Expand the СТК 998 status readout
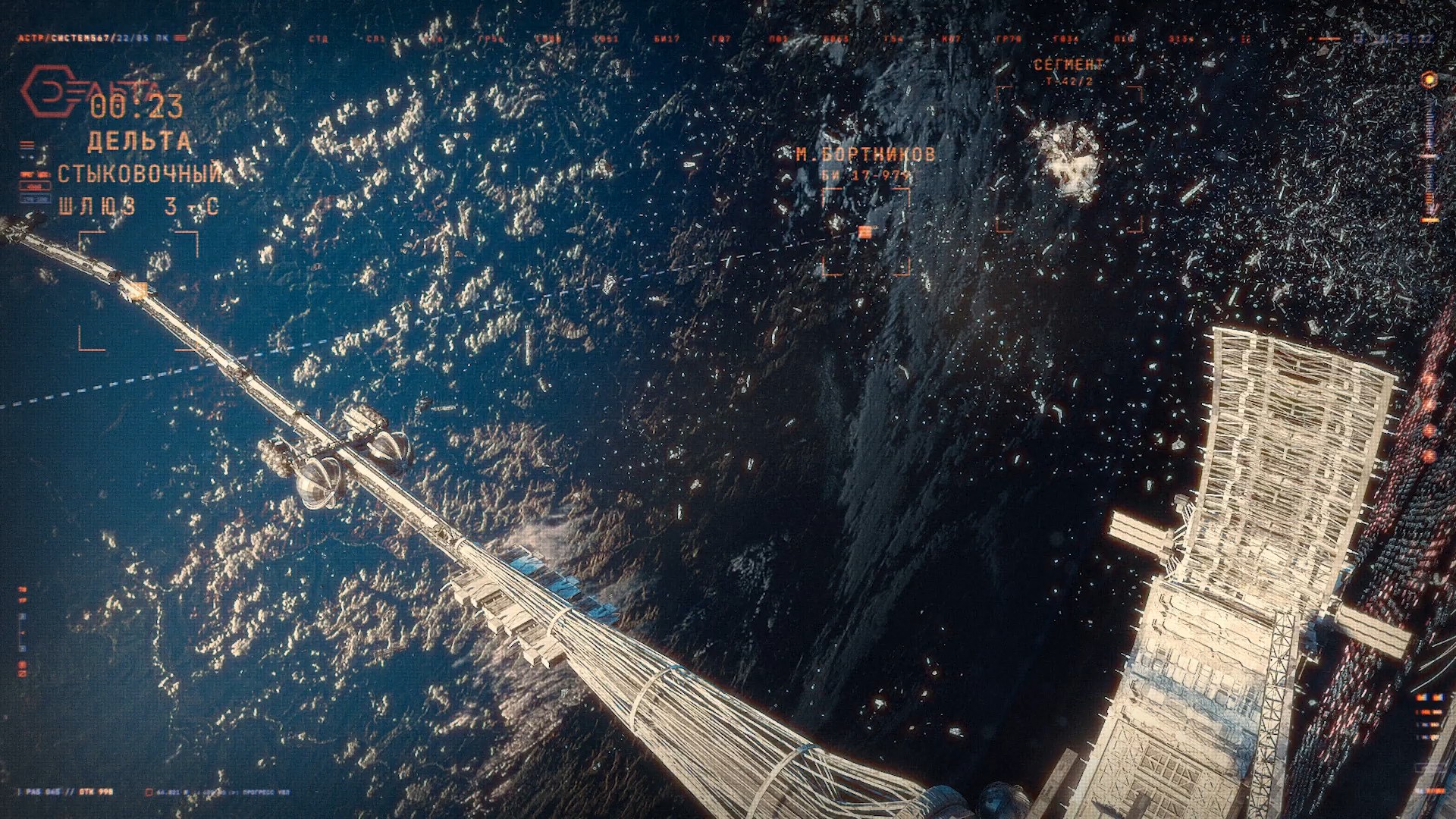Screen dimensions: 1456x819 coord(95,791)
